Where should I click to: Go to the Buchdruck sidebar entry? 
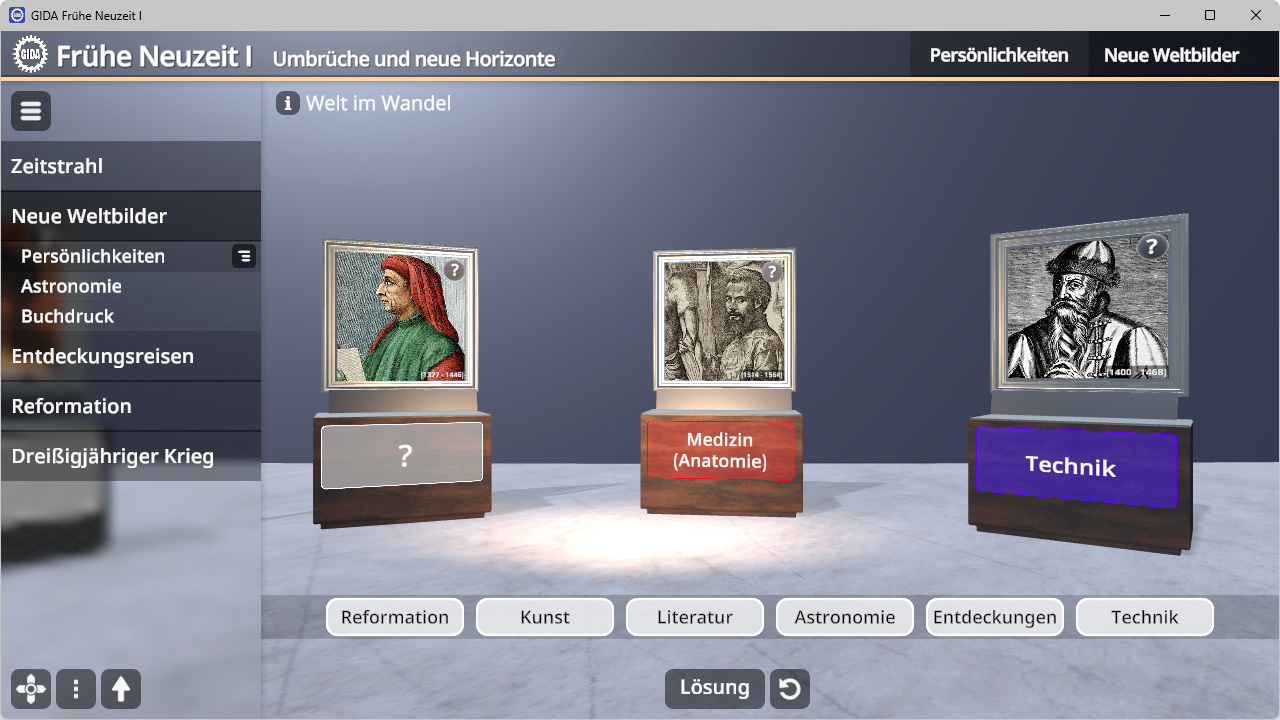click(67, 316)
